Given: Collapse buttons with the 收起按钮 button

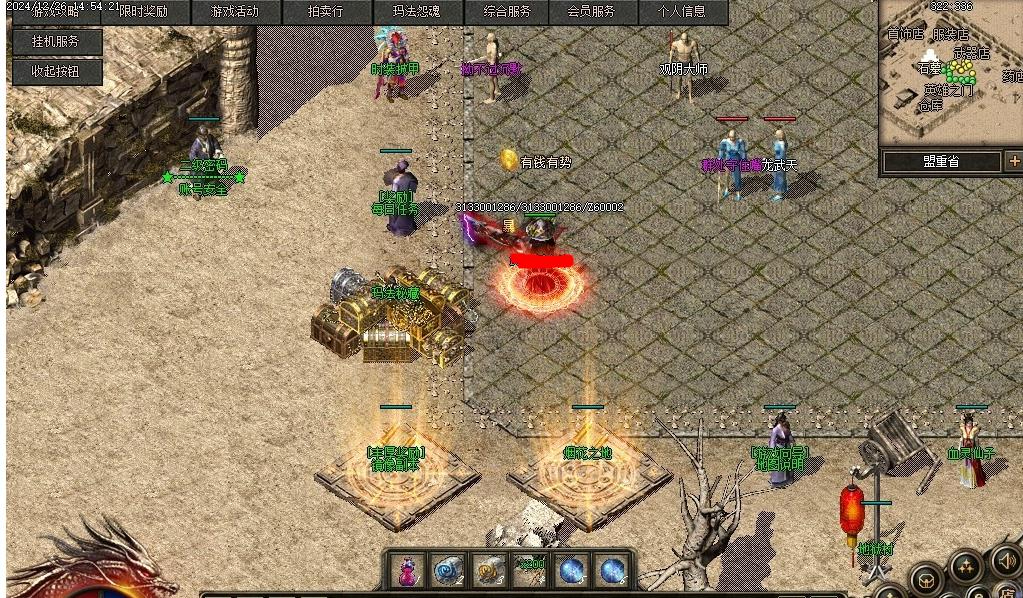Looking at the screenshot, I should click(54, 71).
